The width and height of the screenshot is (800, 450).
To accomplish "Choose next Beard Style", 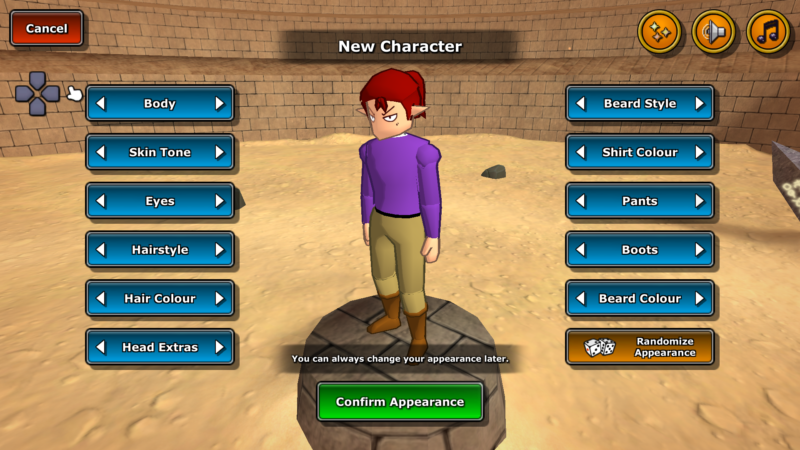I will pos(699,103).
